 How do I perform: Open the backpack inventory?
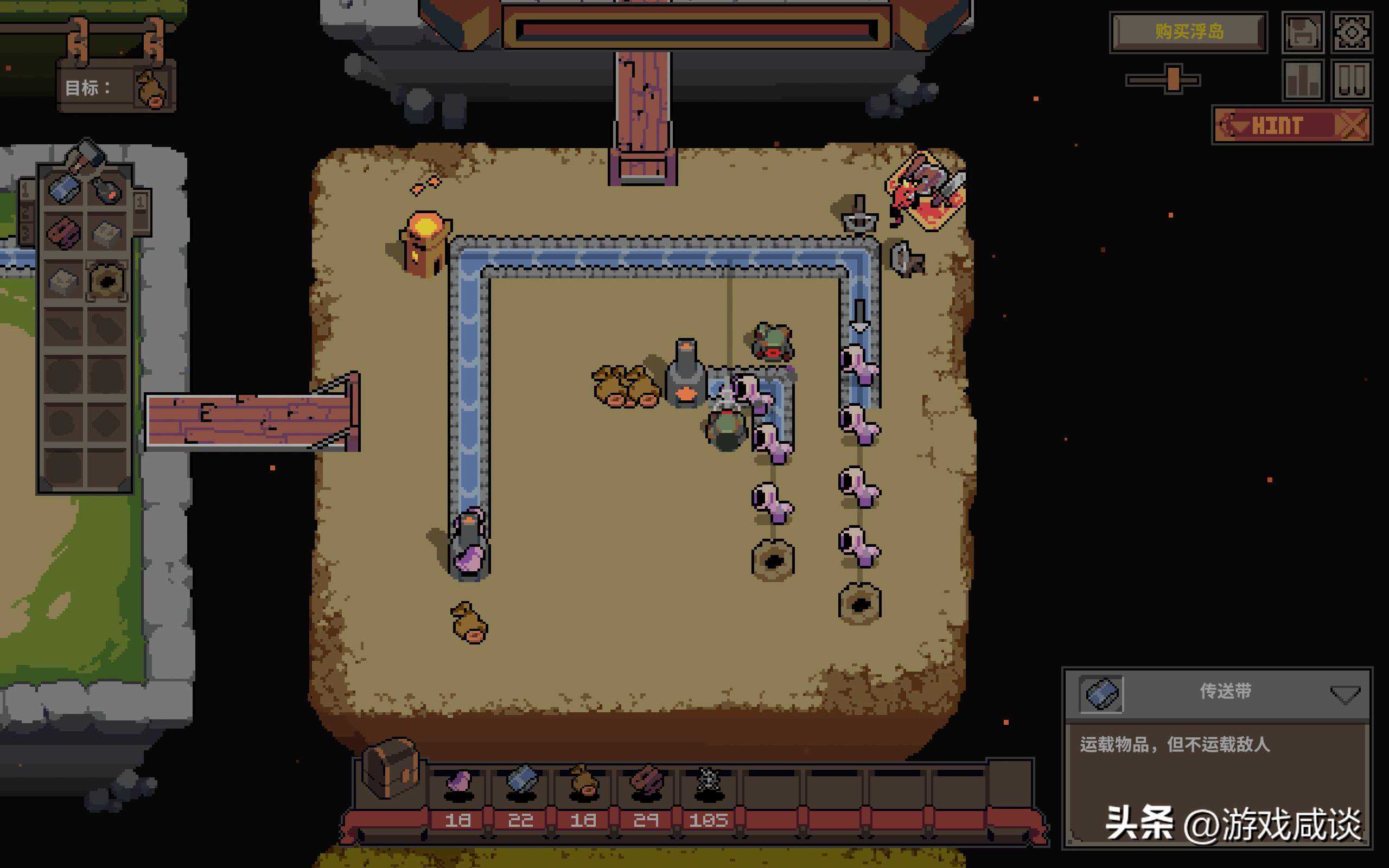click(x=390, y=768)
